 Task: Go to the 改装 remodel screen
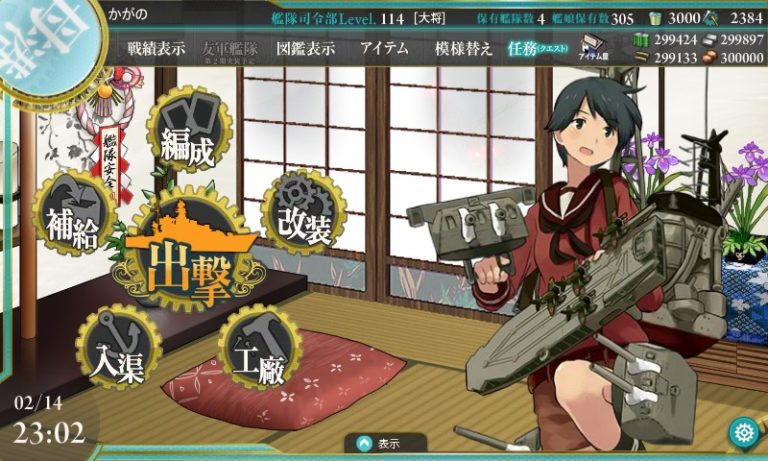[303, 215]
